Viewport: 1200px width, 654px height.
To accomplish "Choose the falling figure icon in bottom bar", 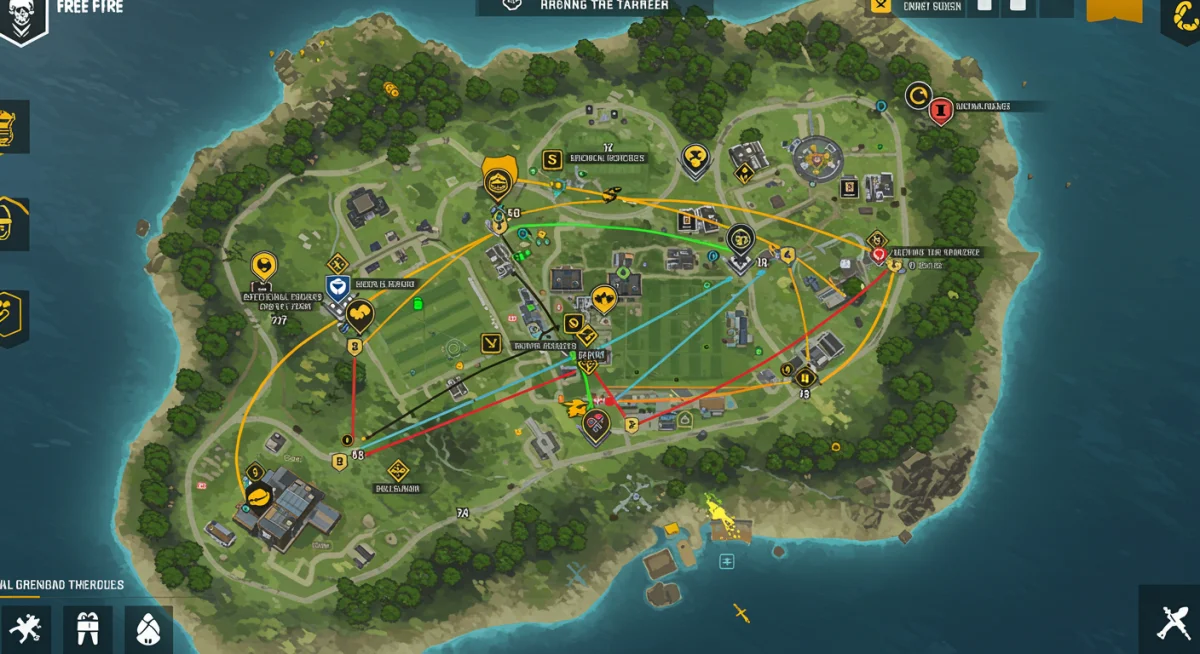I will [x=25, y=629].
